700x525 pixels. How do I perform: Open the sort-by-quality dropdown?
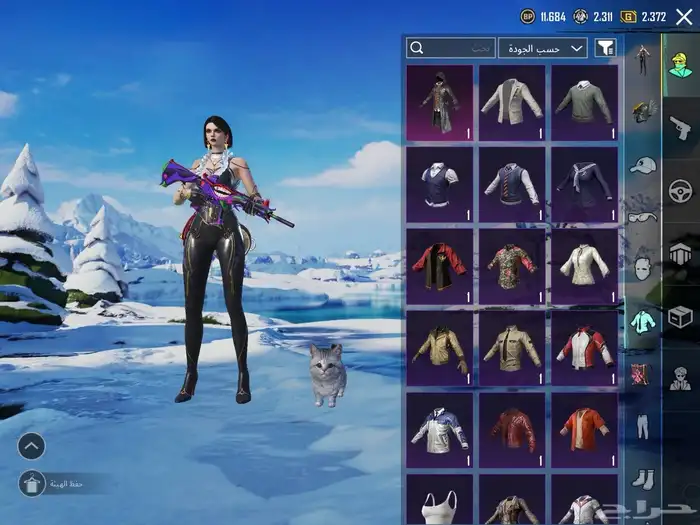(x=543, y=47)
